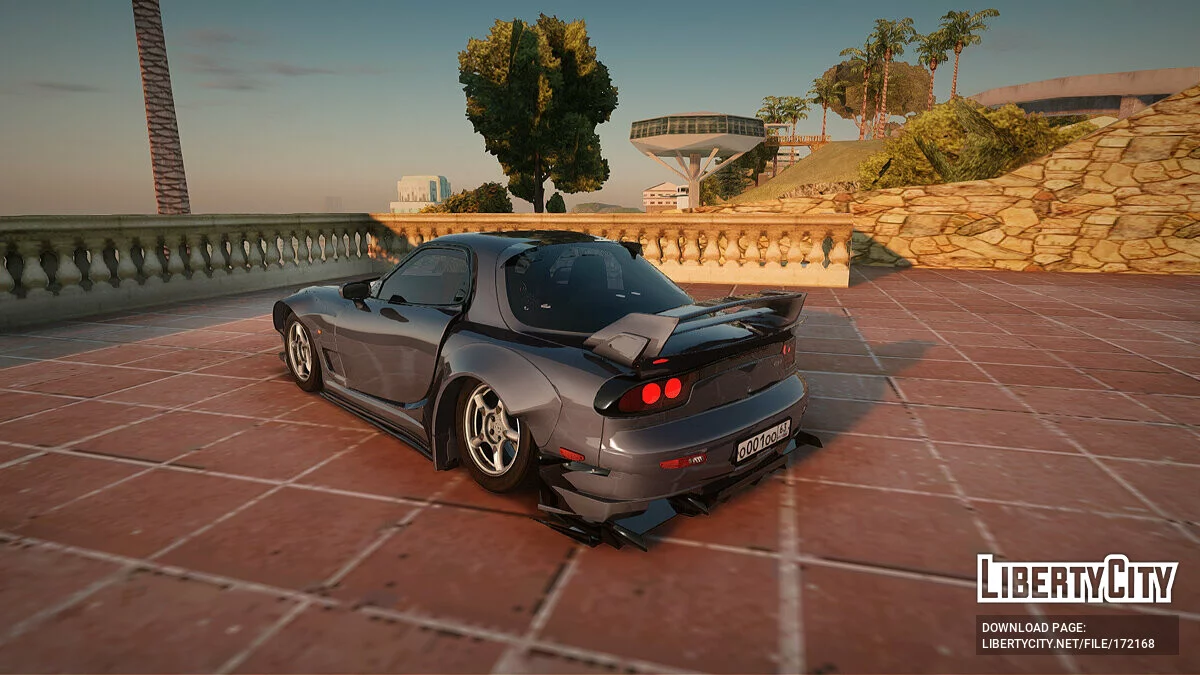1200x675 pixels.
Task: Open the libertycity.net/file/172168 download page link
Action: point(1068,644)
